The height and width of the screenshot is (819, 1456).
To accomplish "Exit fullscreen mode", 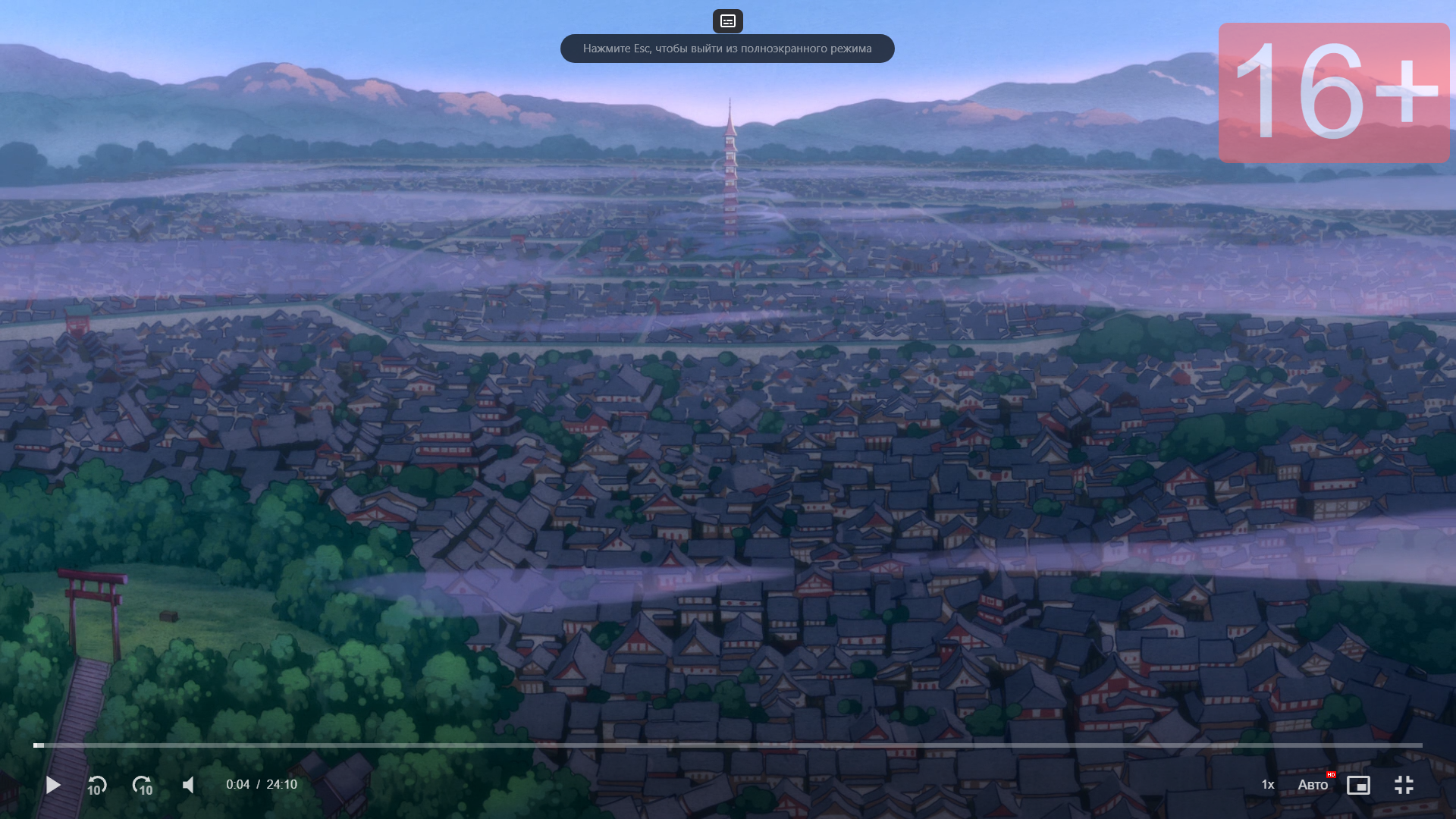I will 1404,785.
